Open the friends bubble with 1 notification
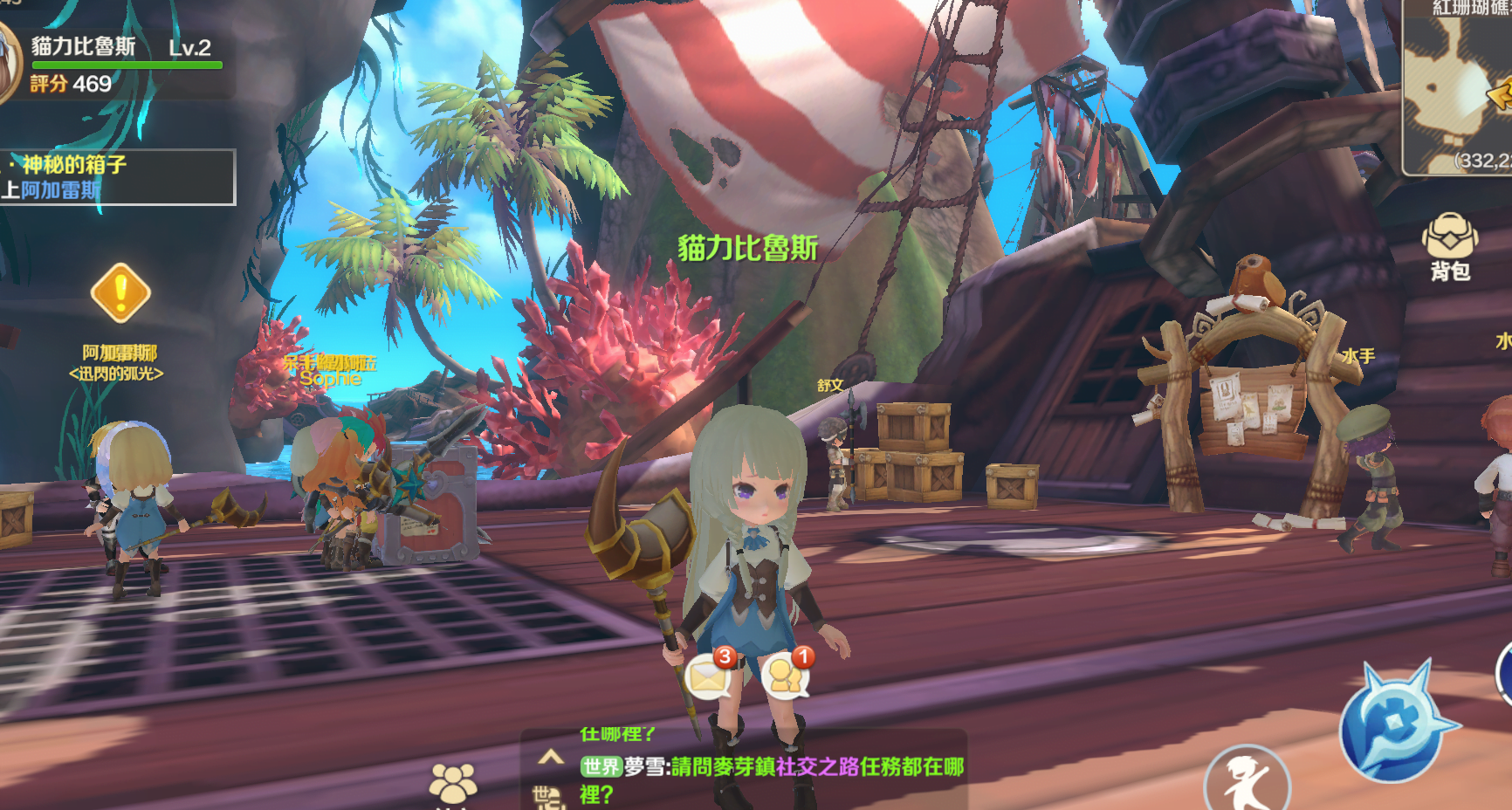 coord(786,676)
